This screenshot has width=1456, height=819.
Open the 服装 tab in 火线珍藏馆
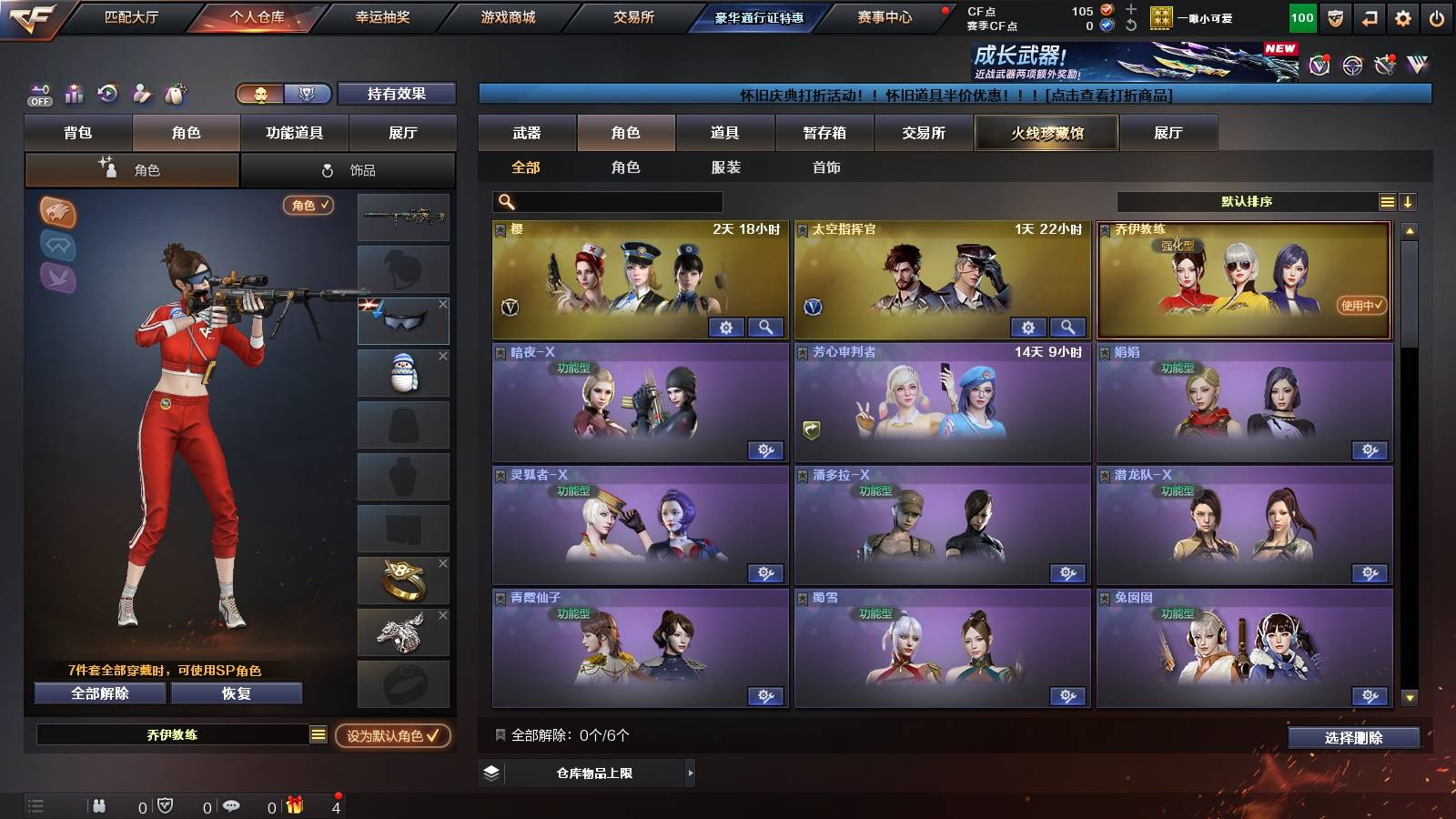[x=726, y=167]
